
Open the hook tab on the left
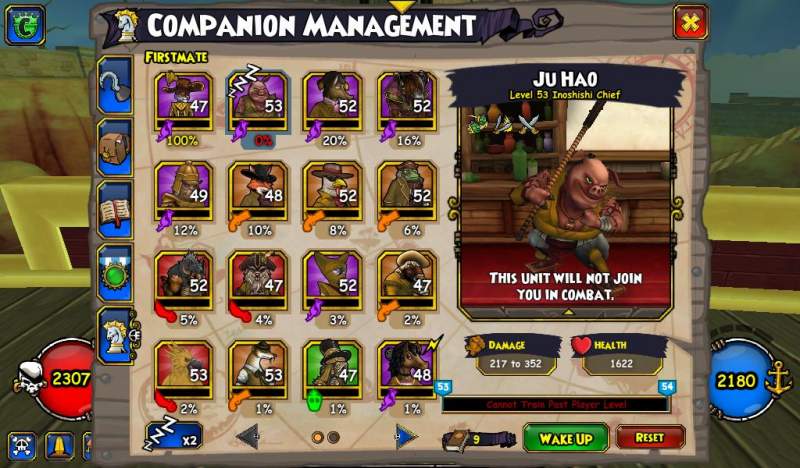coord(114,88)
